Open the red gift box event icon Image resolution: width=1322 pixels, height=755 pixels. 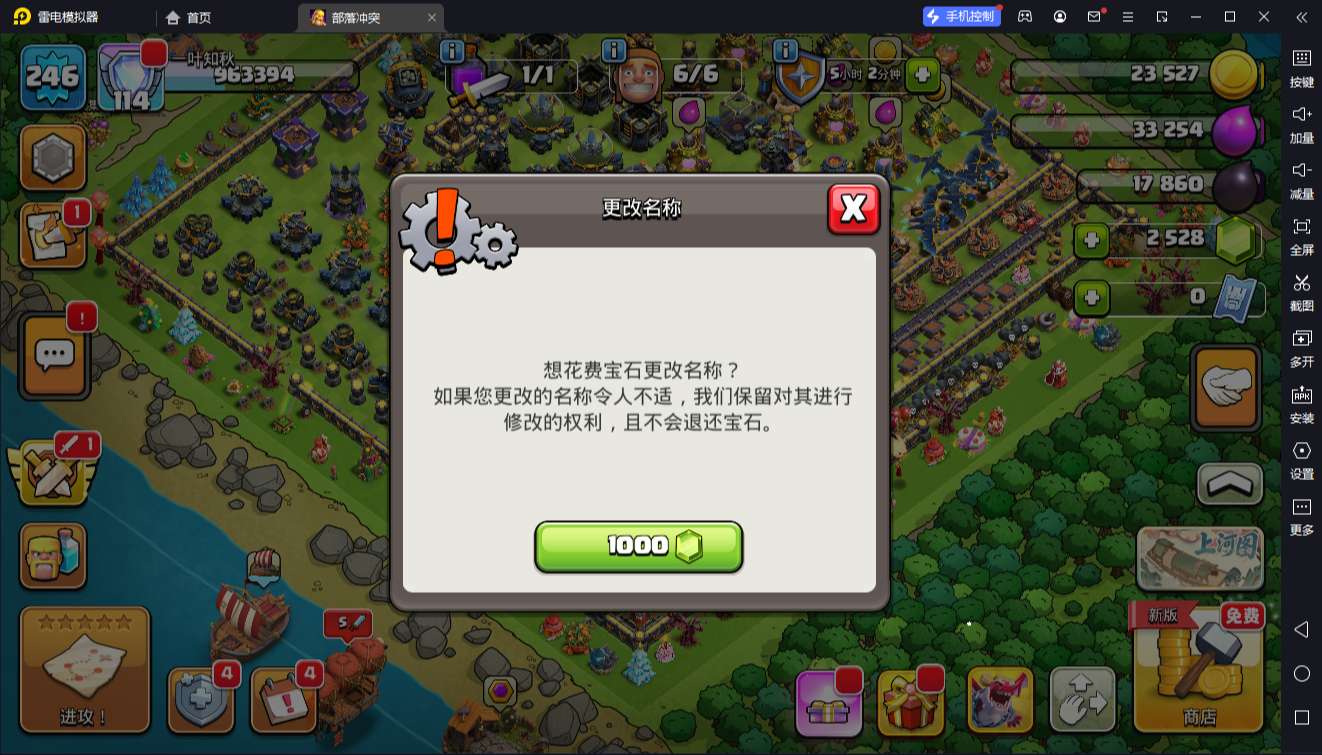[913, 700]
